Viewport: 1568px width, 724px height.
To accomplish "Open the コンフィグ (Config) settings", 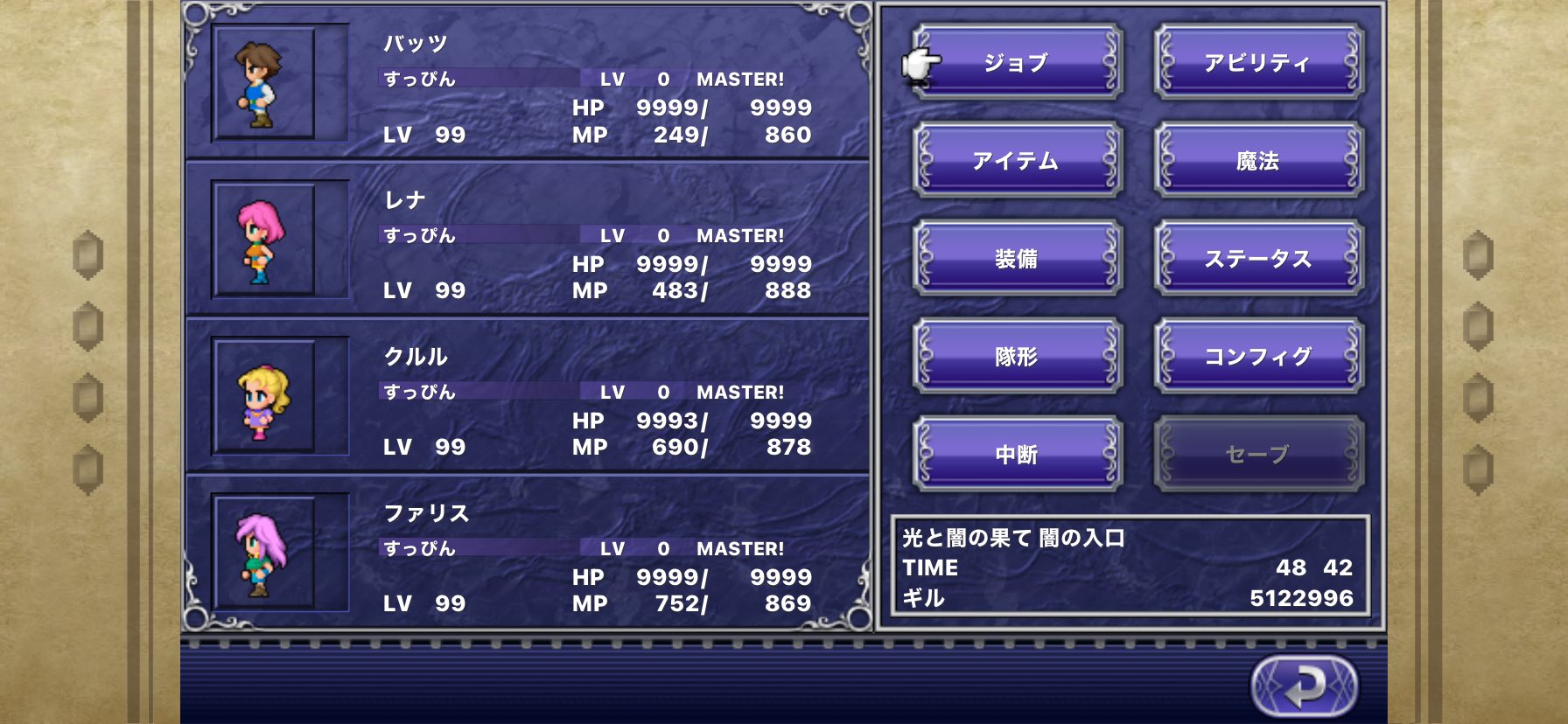I will [1258, 356].
